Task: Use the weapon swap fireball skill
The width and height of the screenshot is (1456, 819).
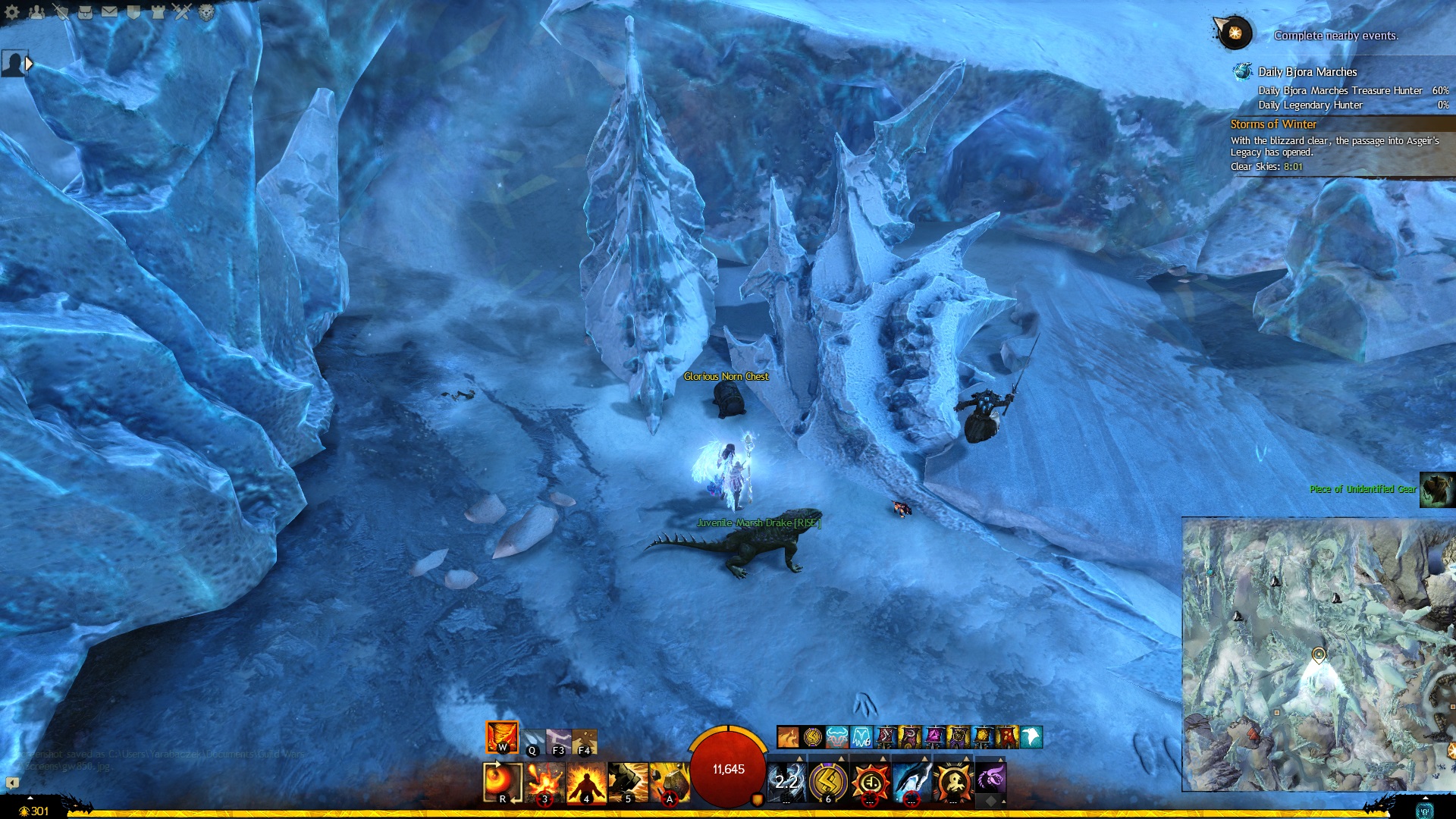Action: point(502,782)
